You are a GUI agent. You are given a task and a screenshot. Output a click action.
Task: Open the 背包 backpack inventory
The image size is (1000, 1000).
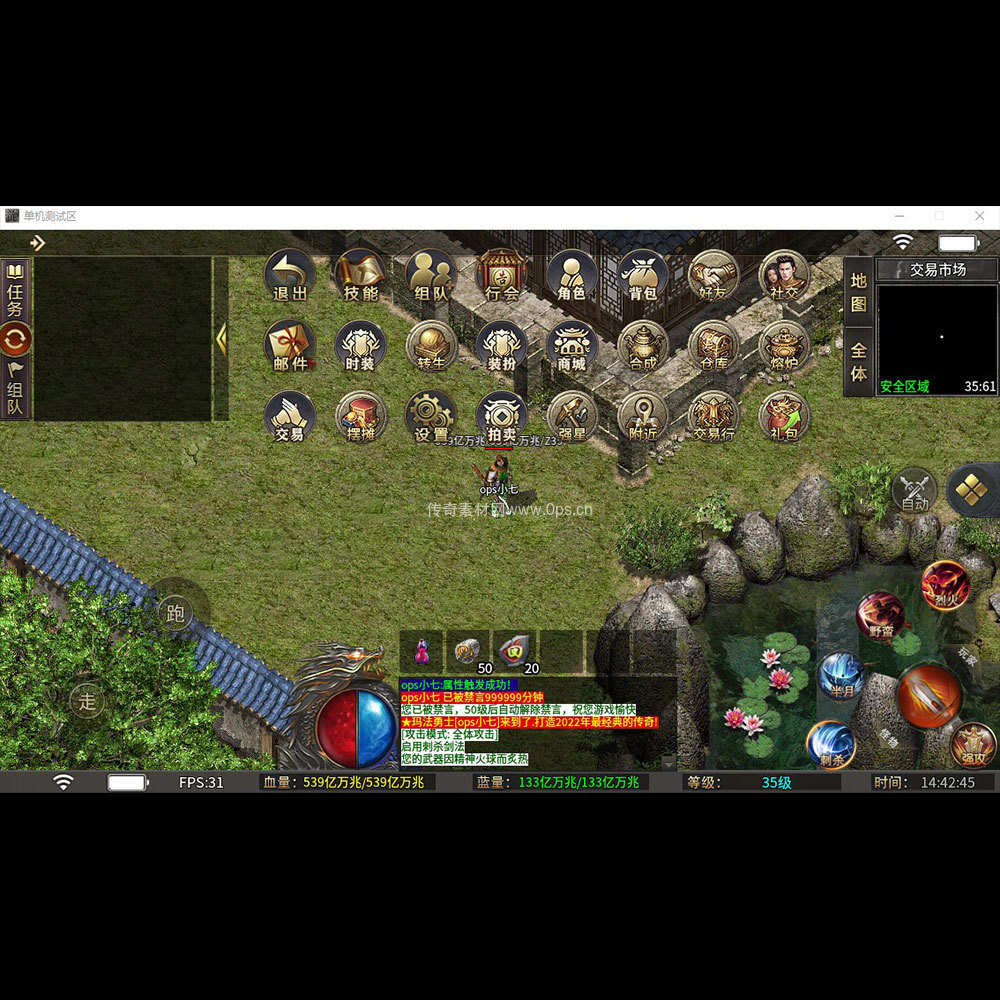point(642,275)
